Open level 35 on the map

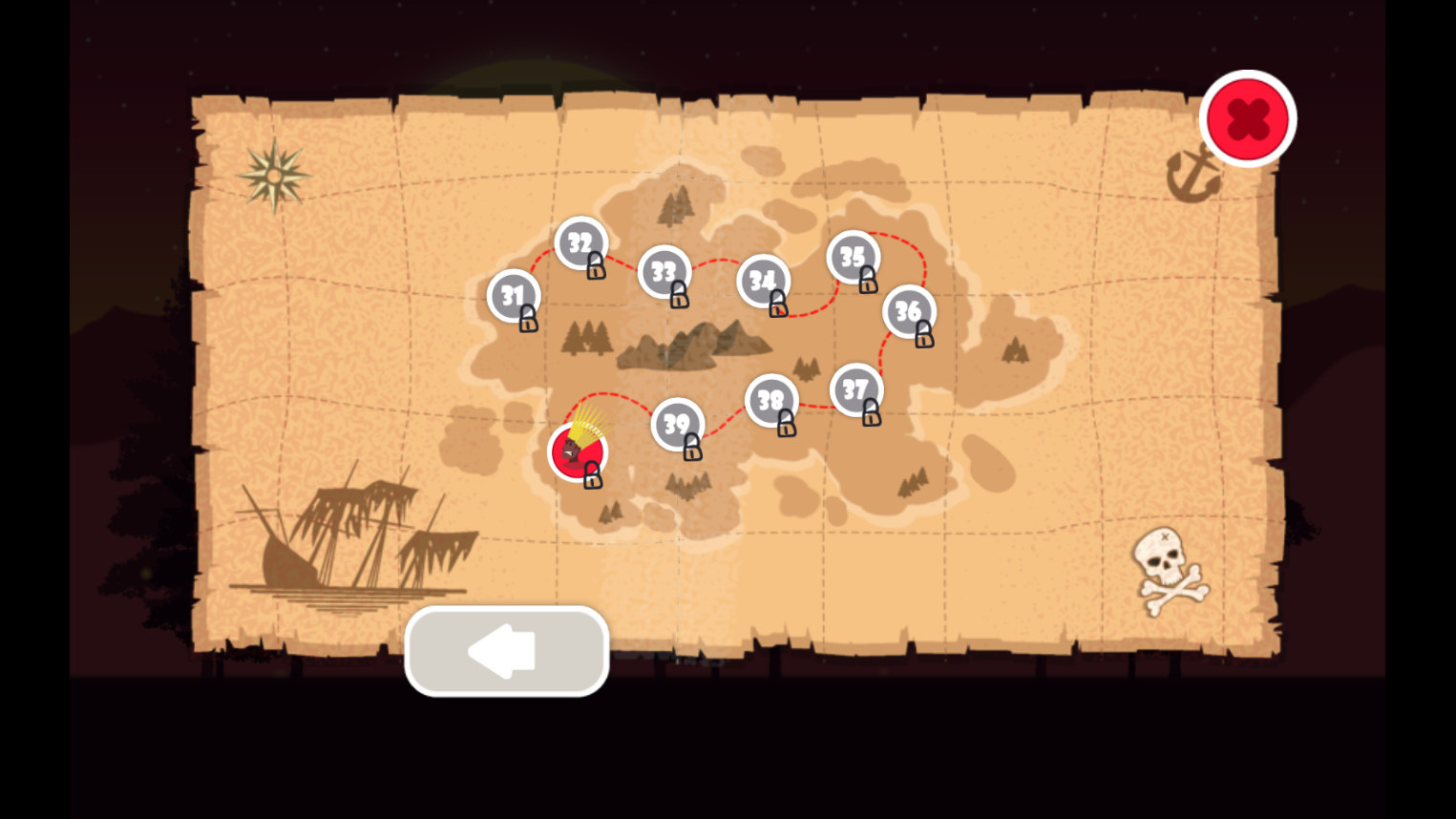(x=853, y=258)
